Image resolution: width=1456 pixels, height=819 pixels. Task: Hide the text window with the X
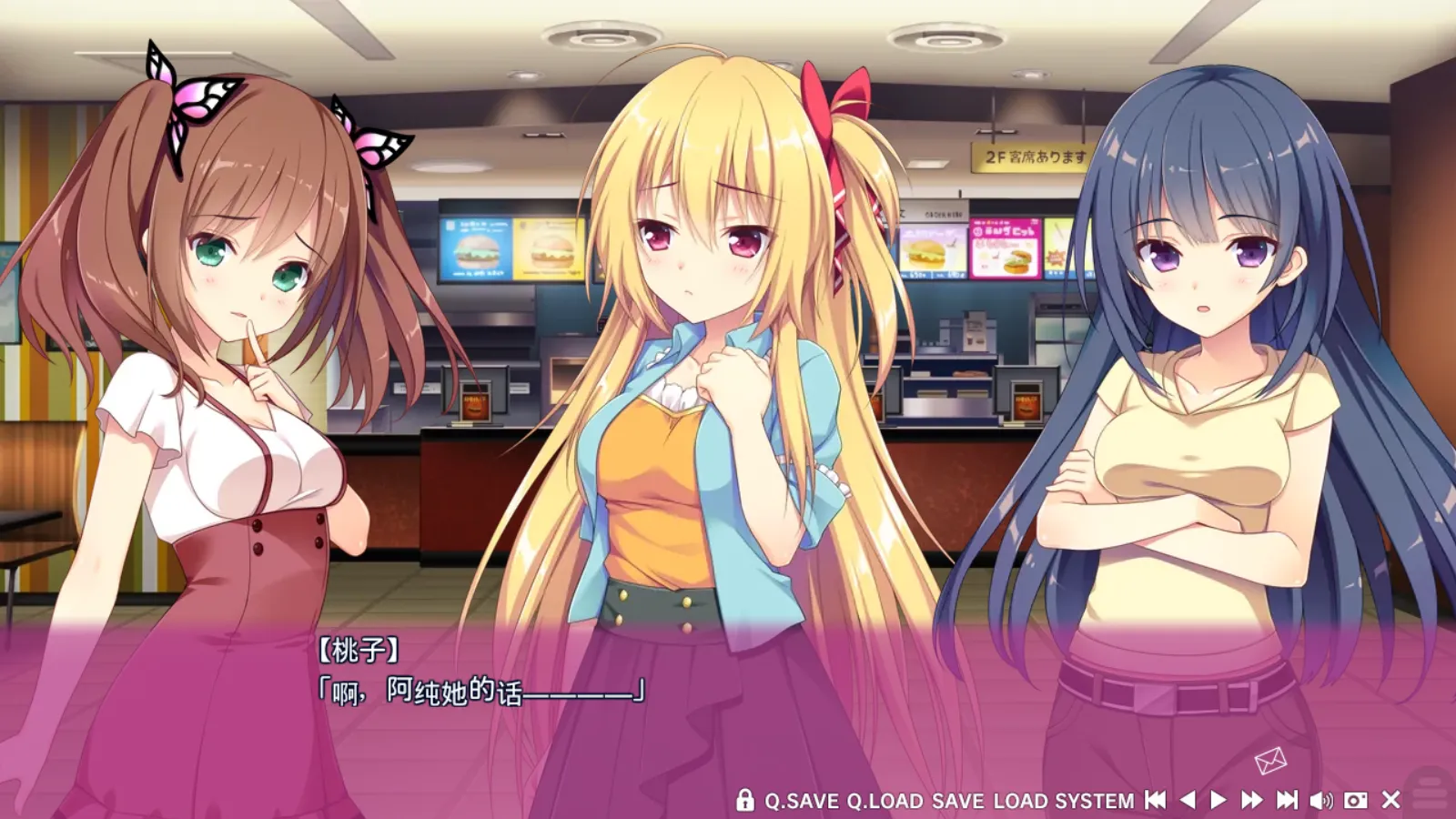1390,800
